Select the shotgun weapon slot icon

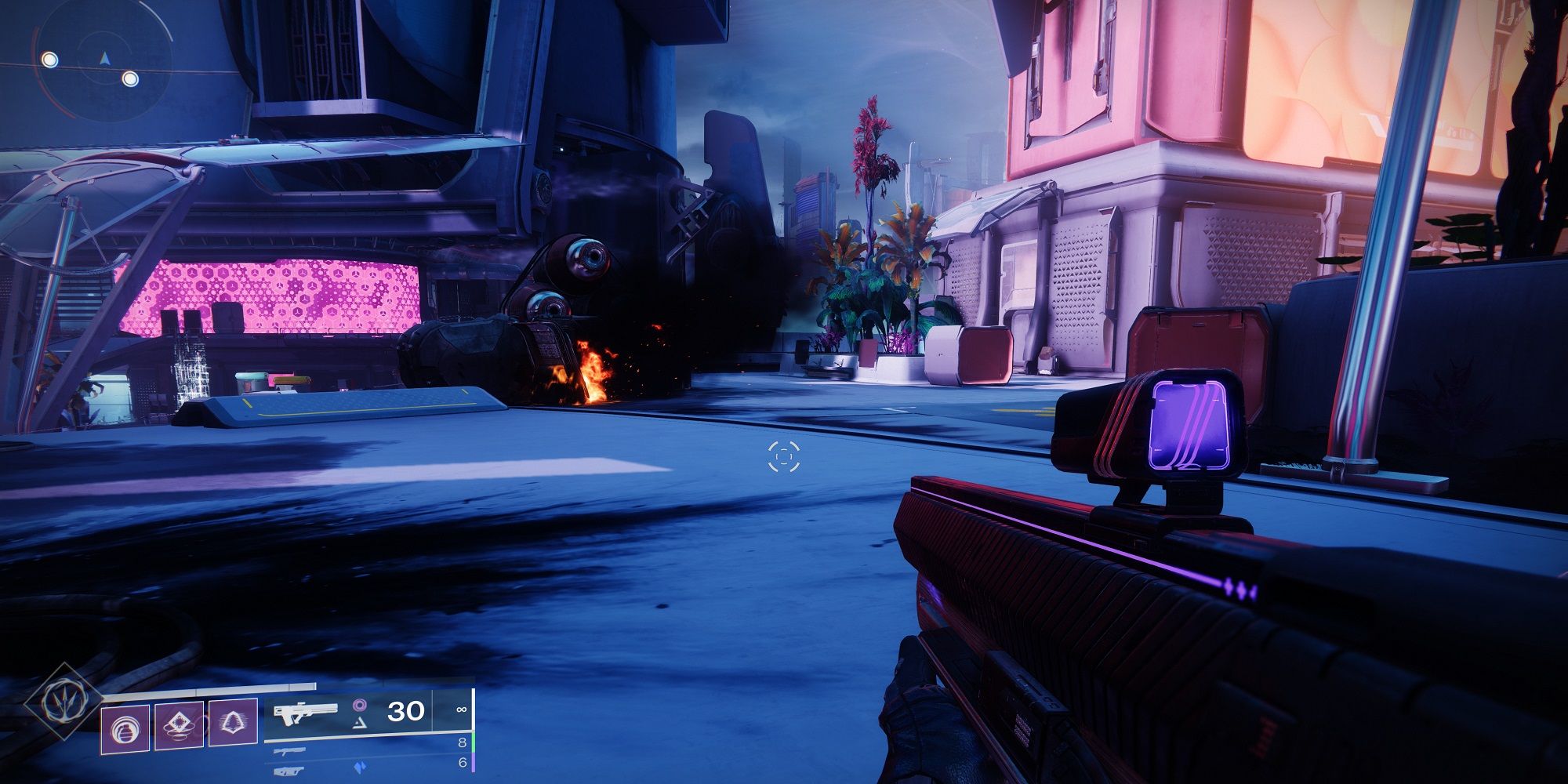point(290,752)
